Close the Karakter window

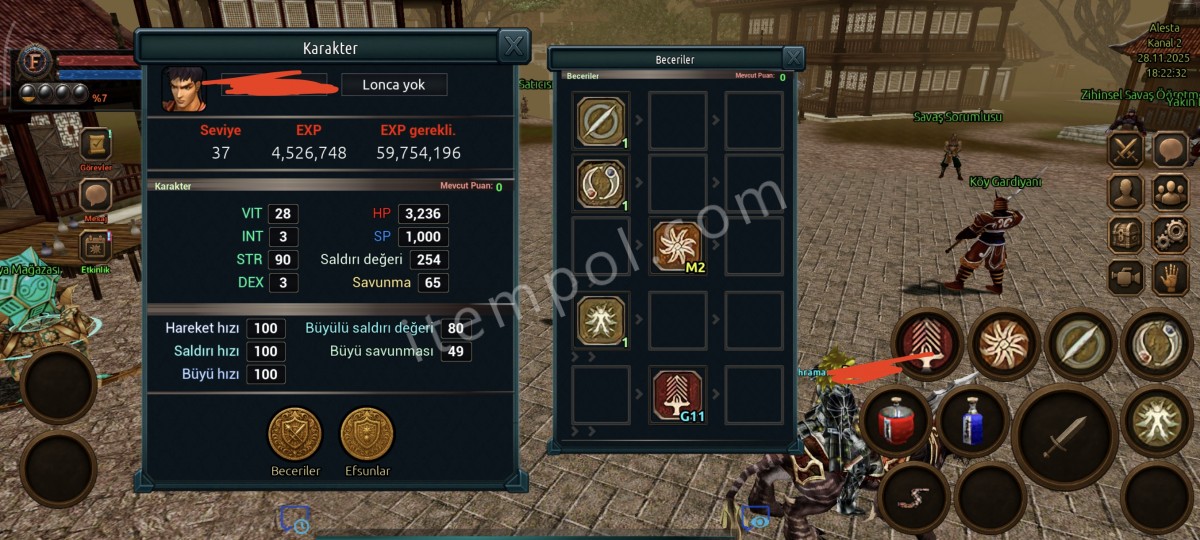tap(513, 46)
